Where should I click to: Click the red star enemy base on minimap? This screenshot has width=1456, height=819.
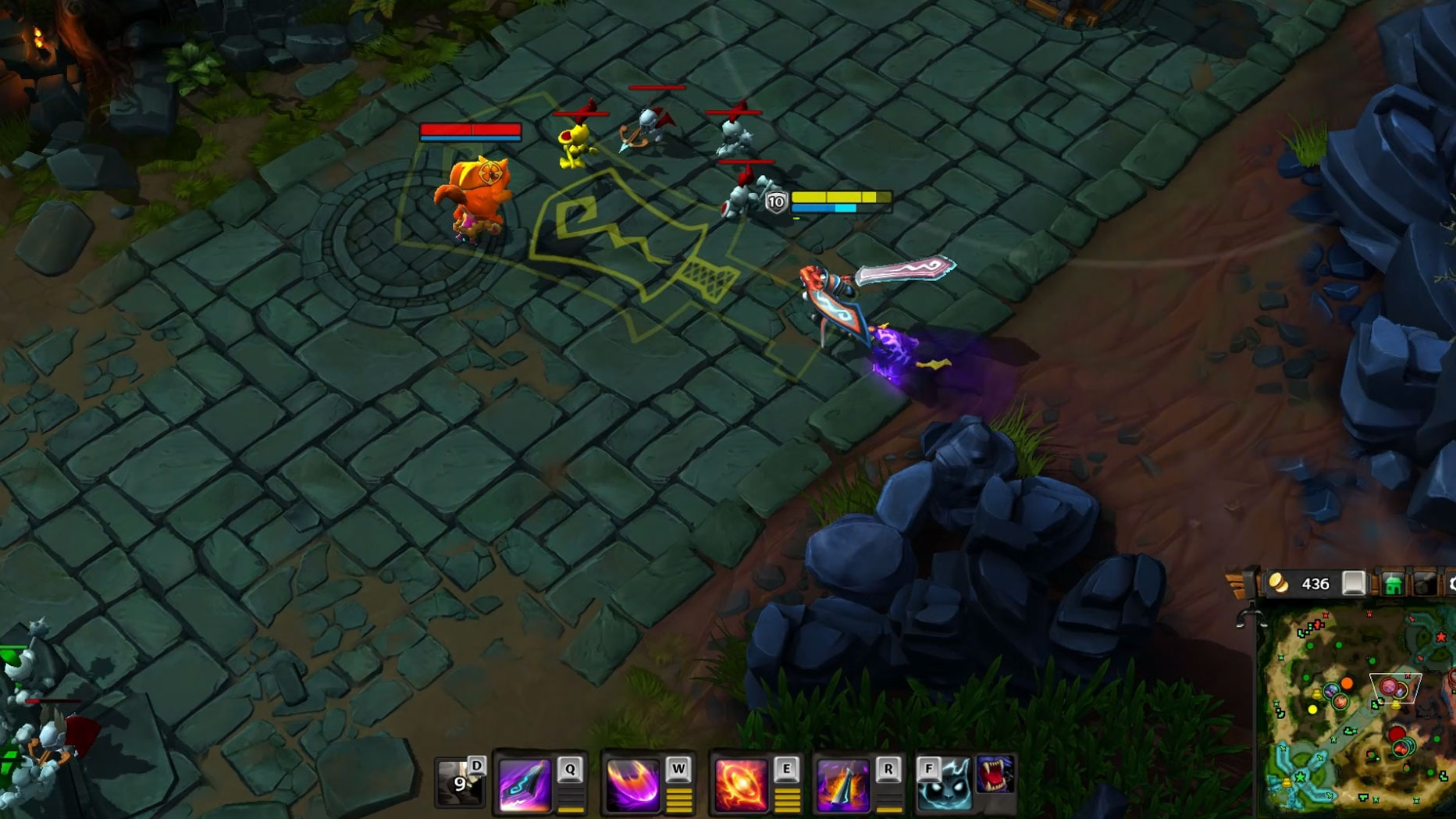[x=1440, y=638]
